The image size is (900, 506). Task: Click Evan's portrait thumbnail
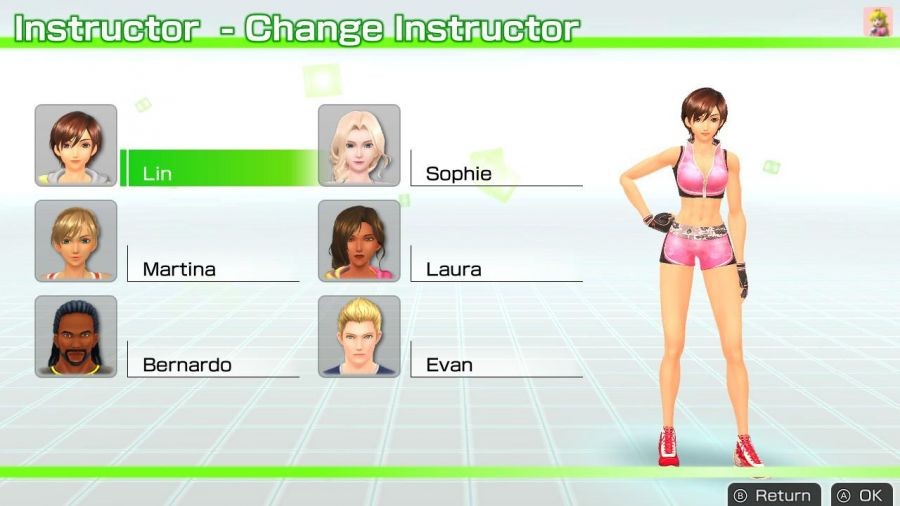pos(359,336)
